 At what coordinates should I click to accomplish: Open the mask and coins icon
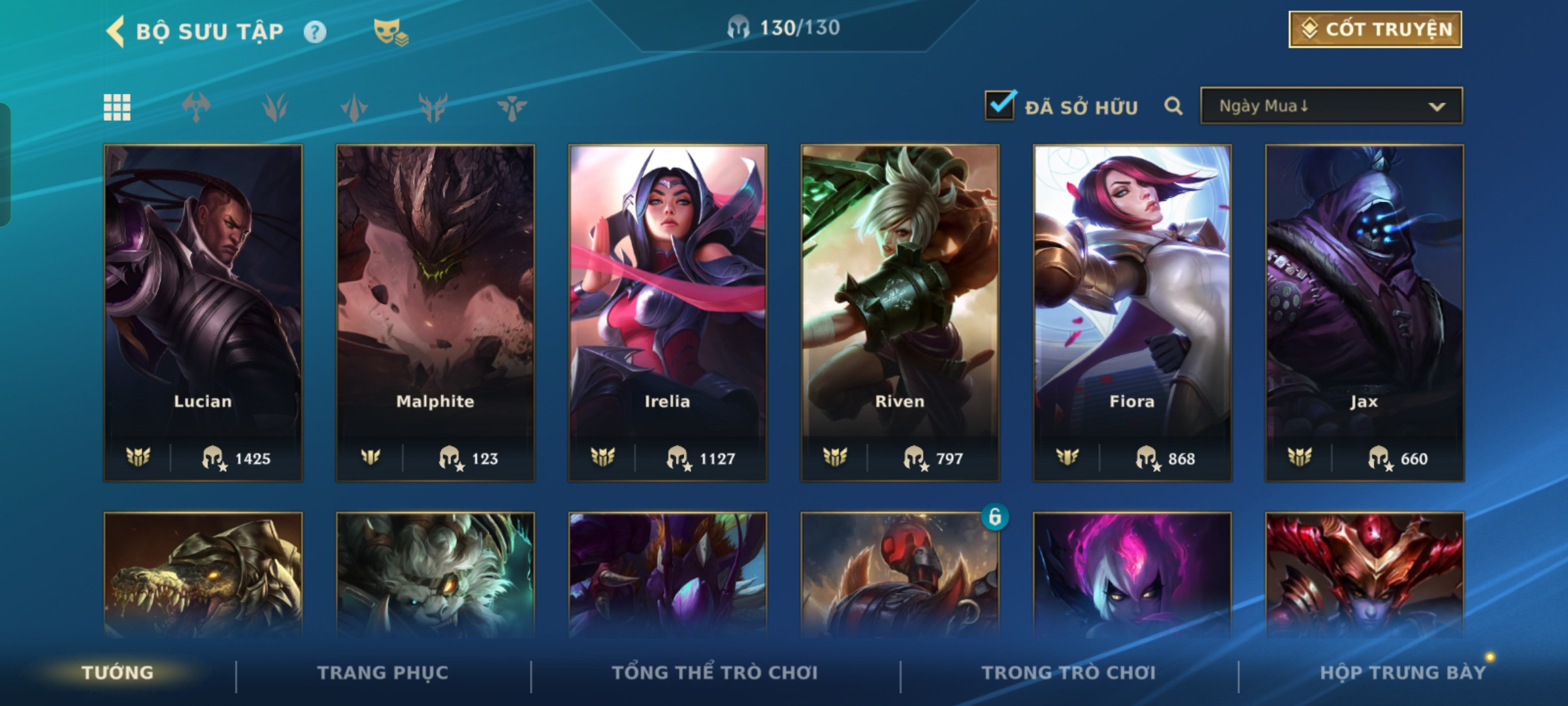tap(390, 31)
